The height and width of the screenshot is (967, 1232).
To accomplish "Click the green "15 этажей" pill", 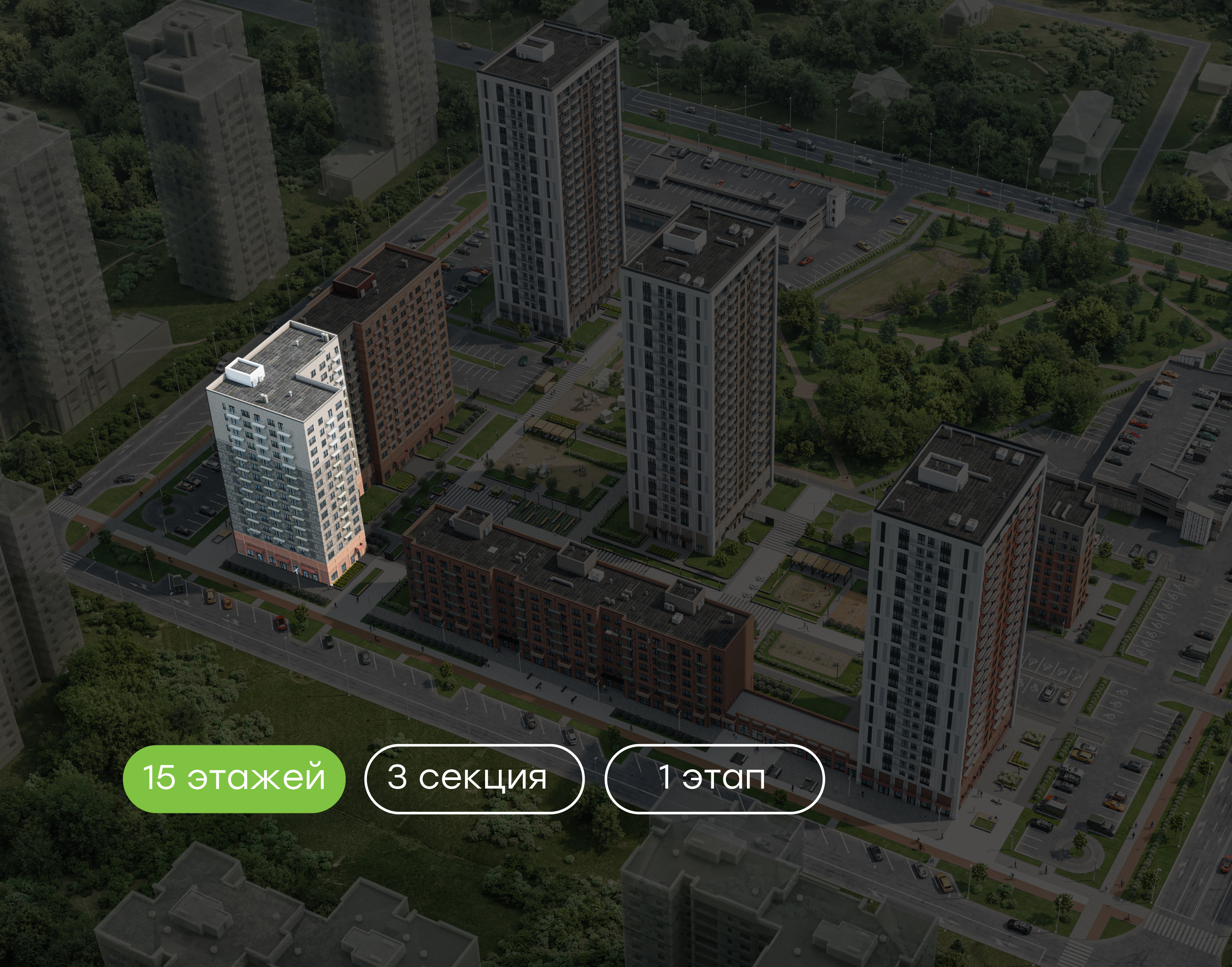I will tap(234, 778).
